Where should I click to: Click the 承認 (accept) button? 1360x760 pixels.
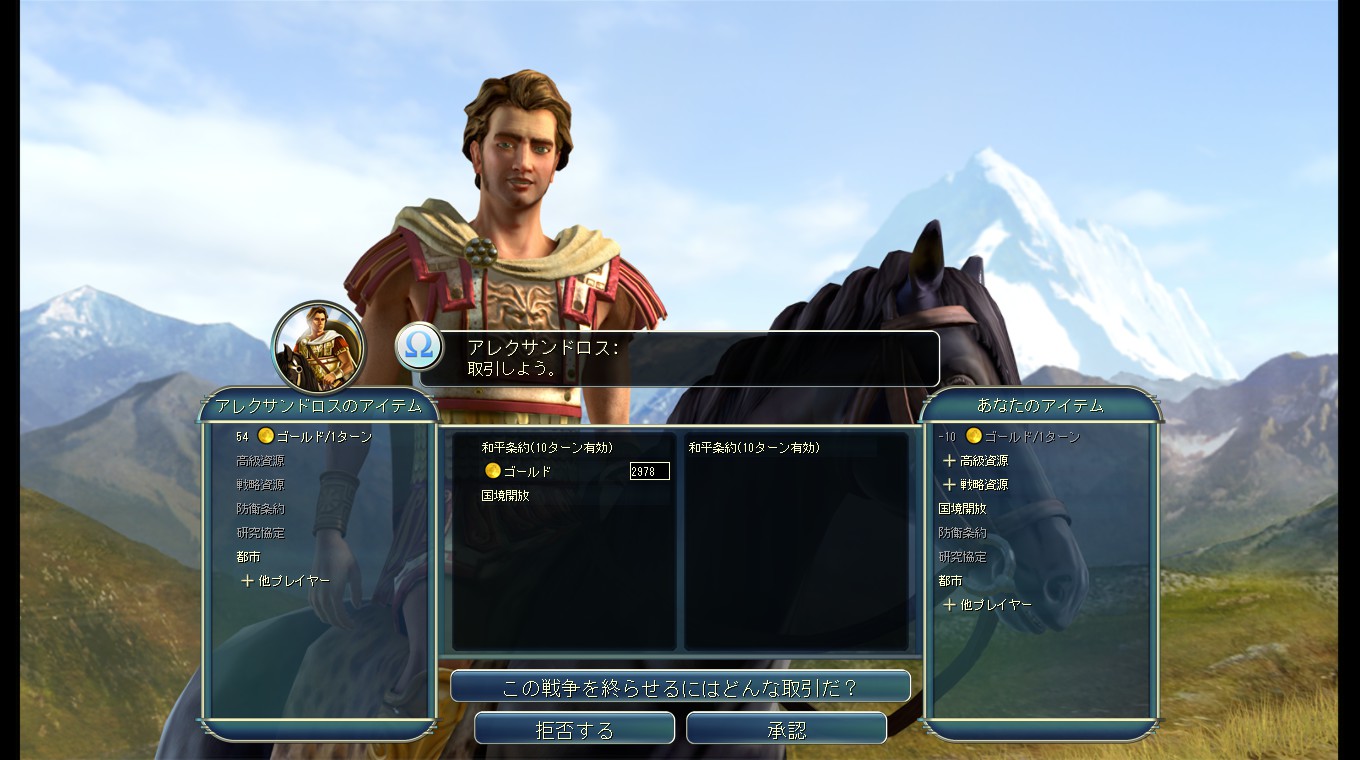(786, 729)
